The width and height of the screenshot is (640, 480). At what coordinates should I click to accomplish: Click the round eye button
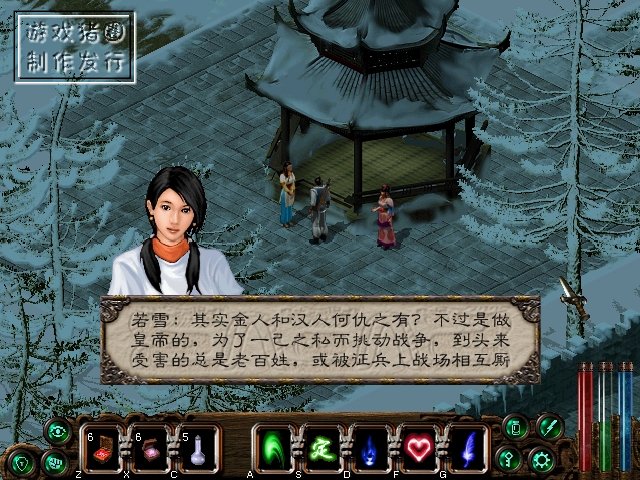click(57, 431)
